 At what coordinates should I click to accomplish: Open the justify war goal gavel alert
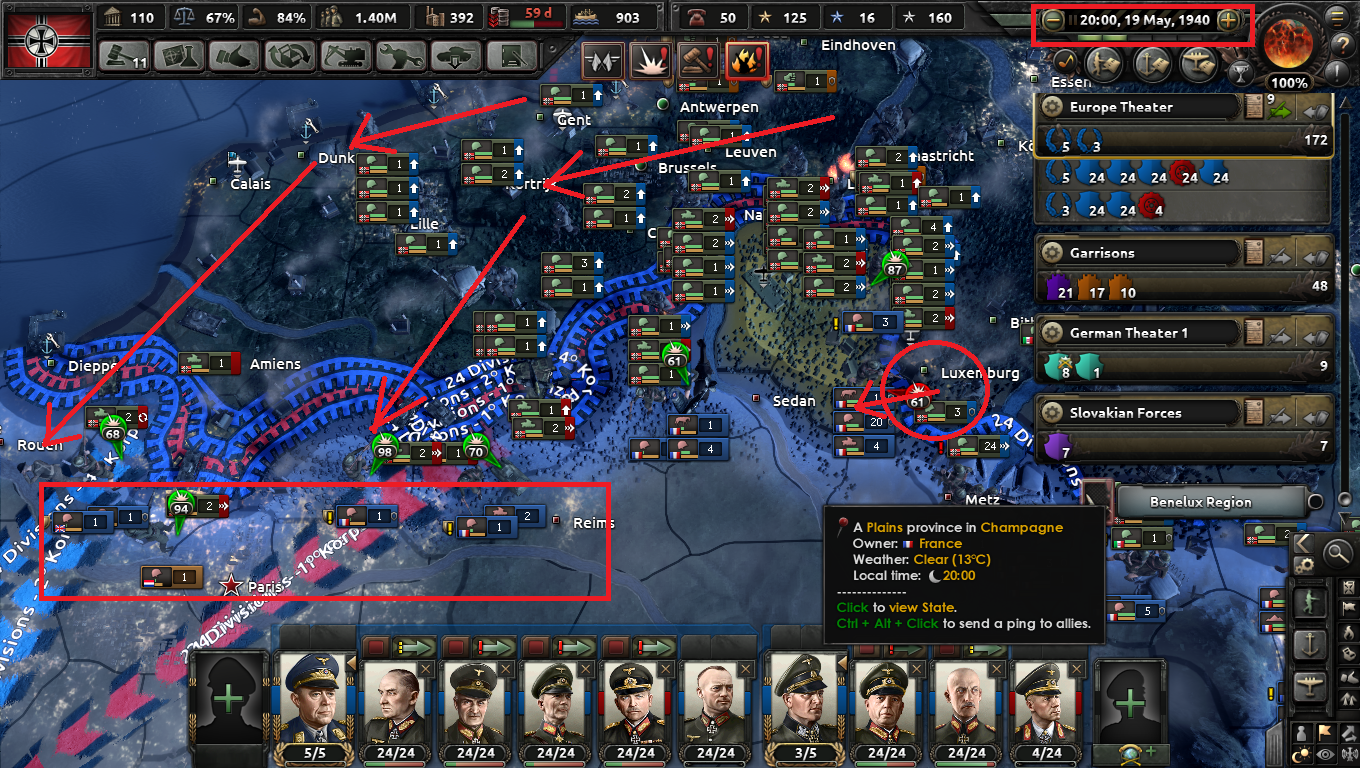pyautogui.click(x=697, y=62)
